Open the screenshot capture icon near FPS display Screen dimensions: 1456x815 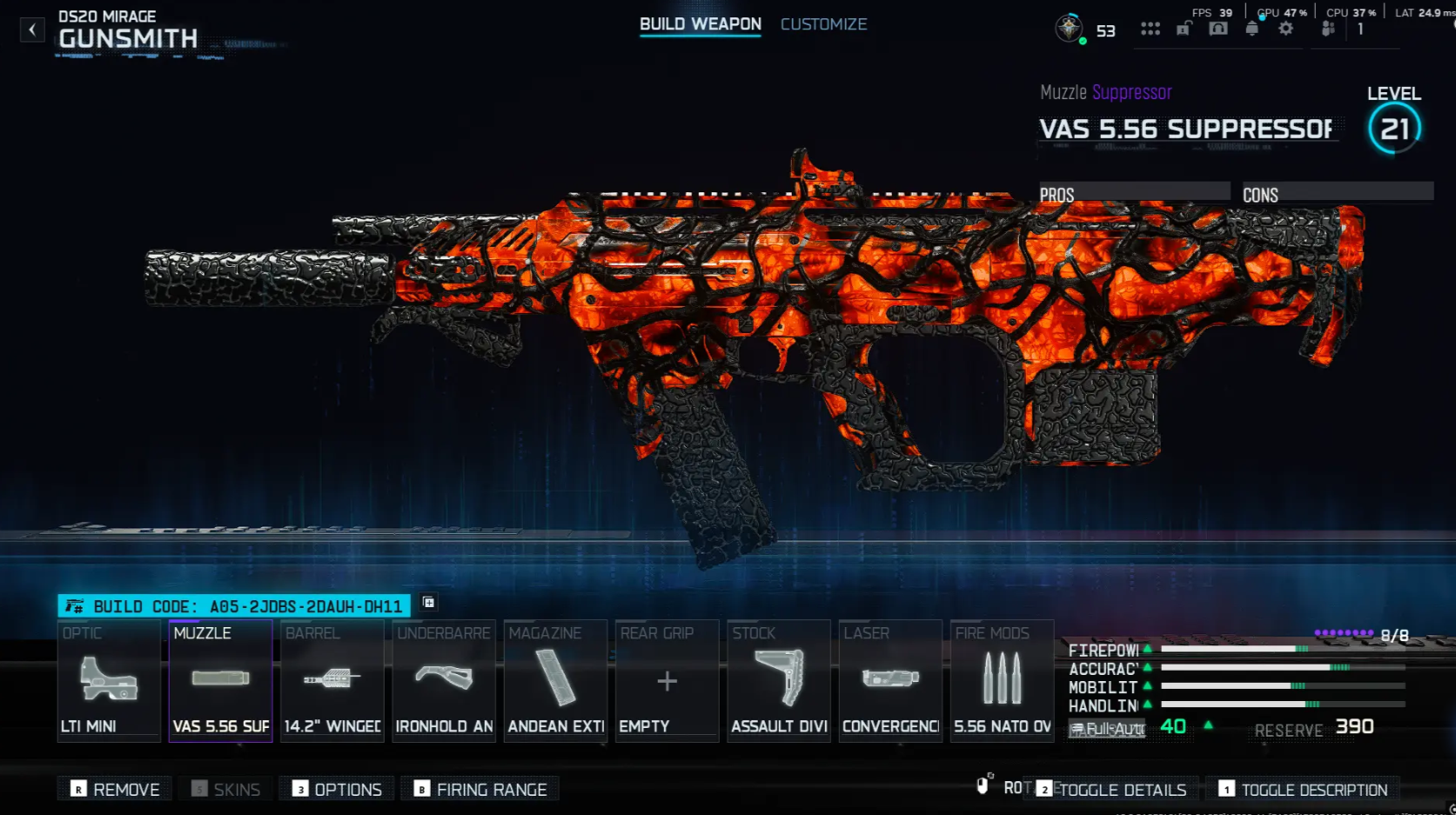(1217, 28)
